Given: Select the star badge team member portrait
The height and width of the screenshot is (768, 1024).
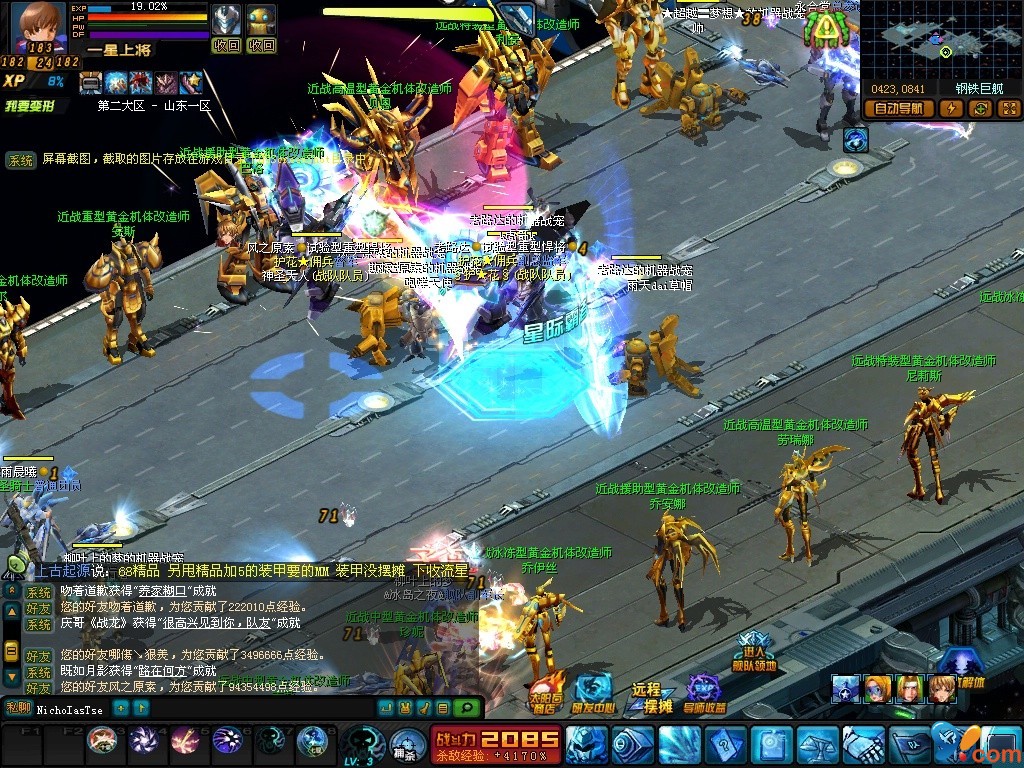Looking at the screenshot, I should tap(845, 688).
